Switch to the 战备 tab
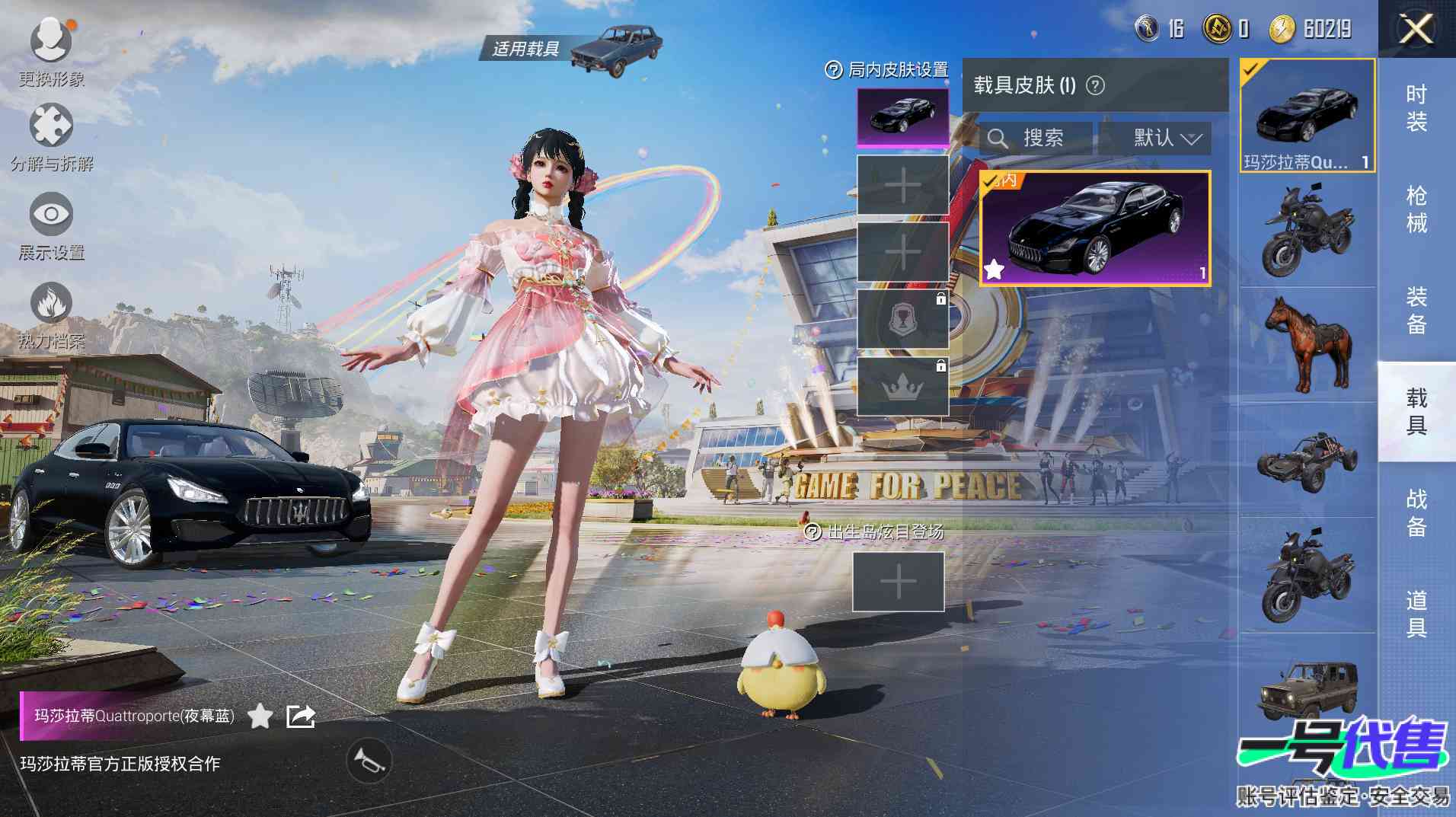The height and width of the screenshot is (817, 1456). [x=1416, y=512]
